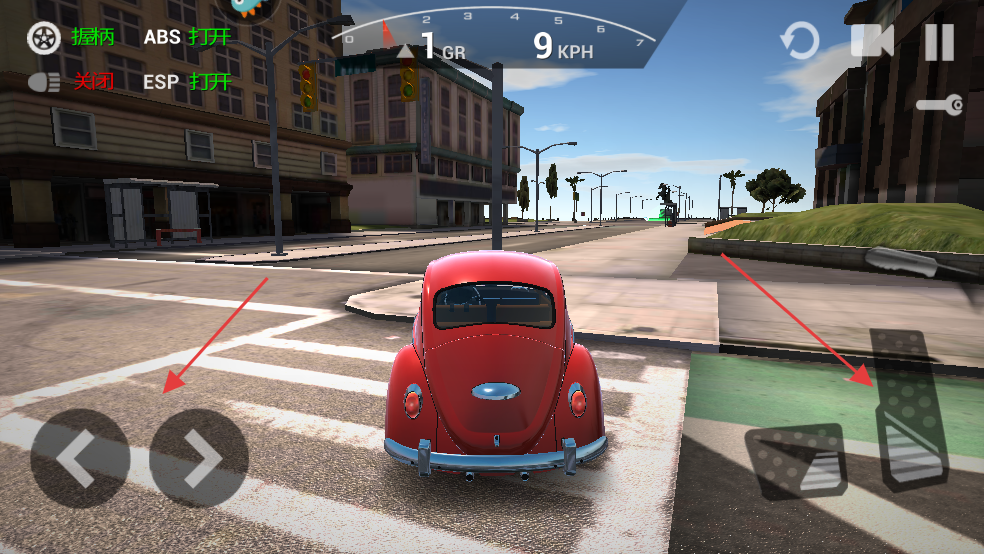Toggle the headlights icon
The height and width of the screenshot is (554, 984).
pos(44,82)
